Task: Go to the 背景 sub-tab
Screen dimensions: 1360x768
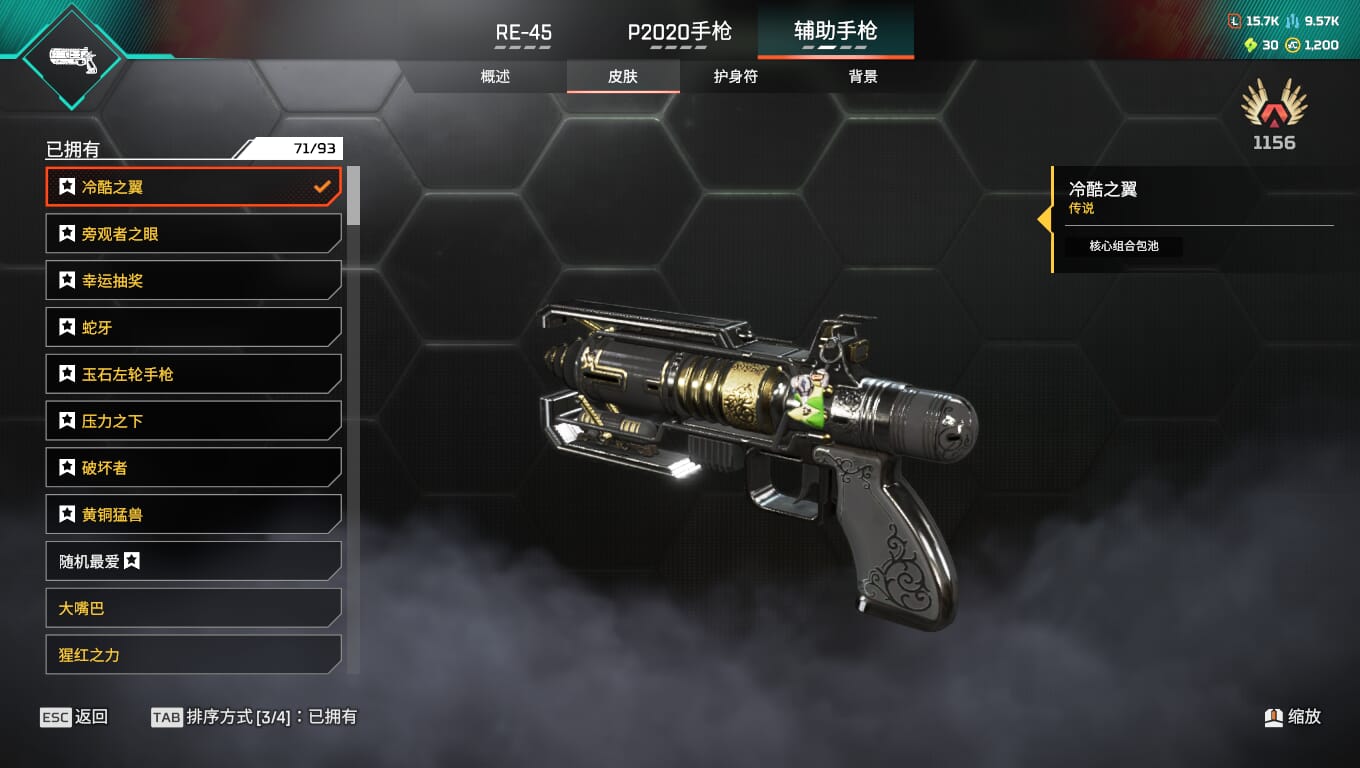Action: (x=863, y=77)
